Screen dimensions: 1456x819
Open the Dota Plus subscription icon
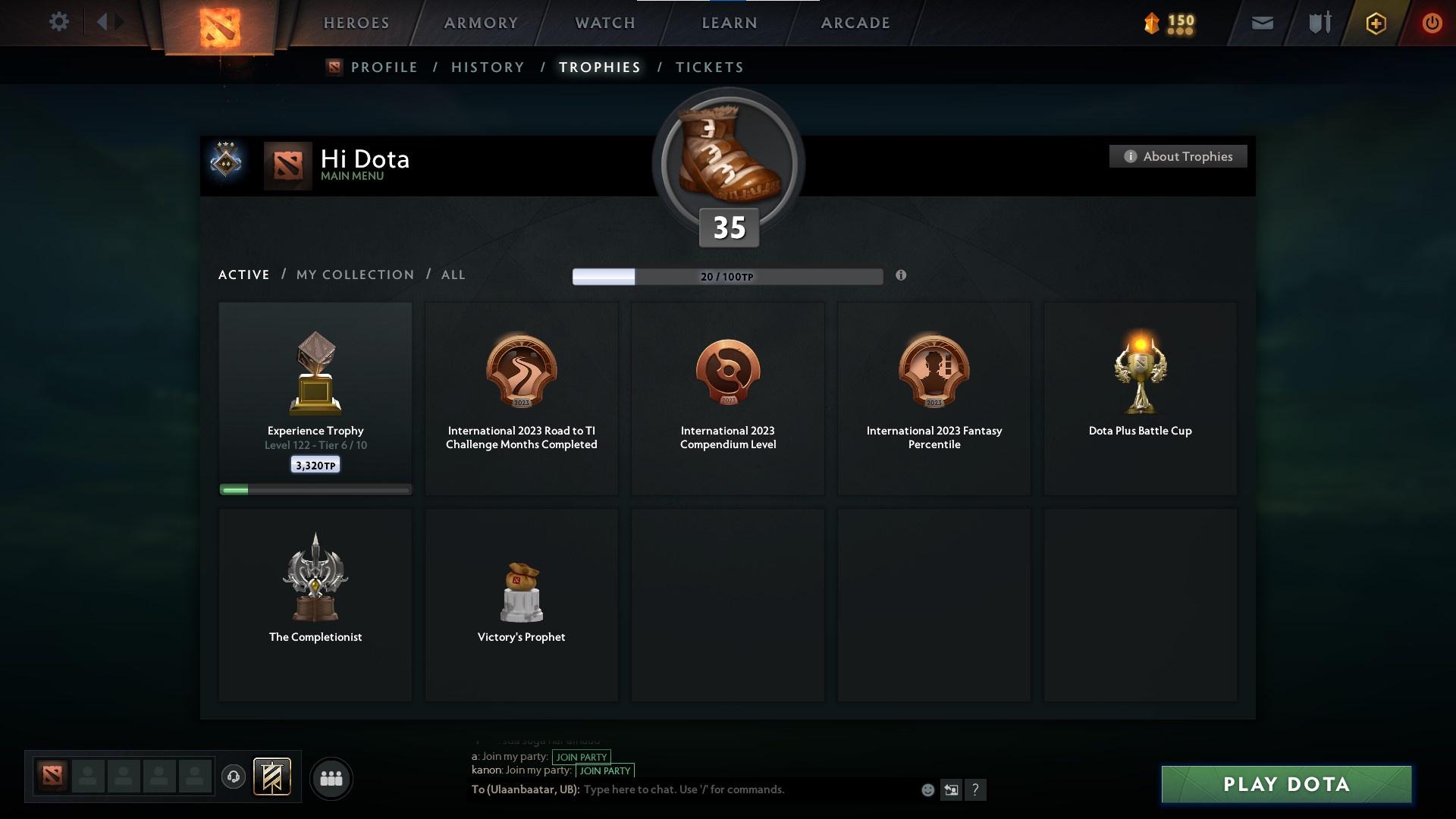point(1375,23)
